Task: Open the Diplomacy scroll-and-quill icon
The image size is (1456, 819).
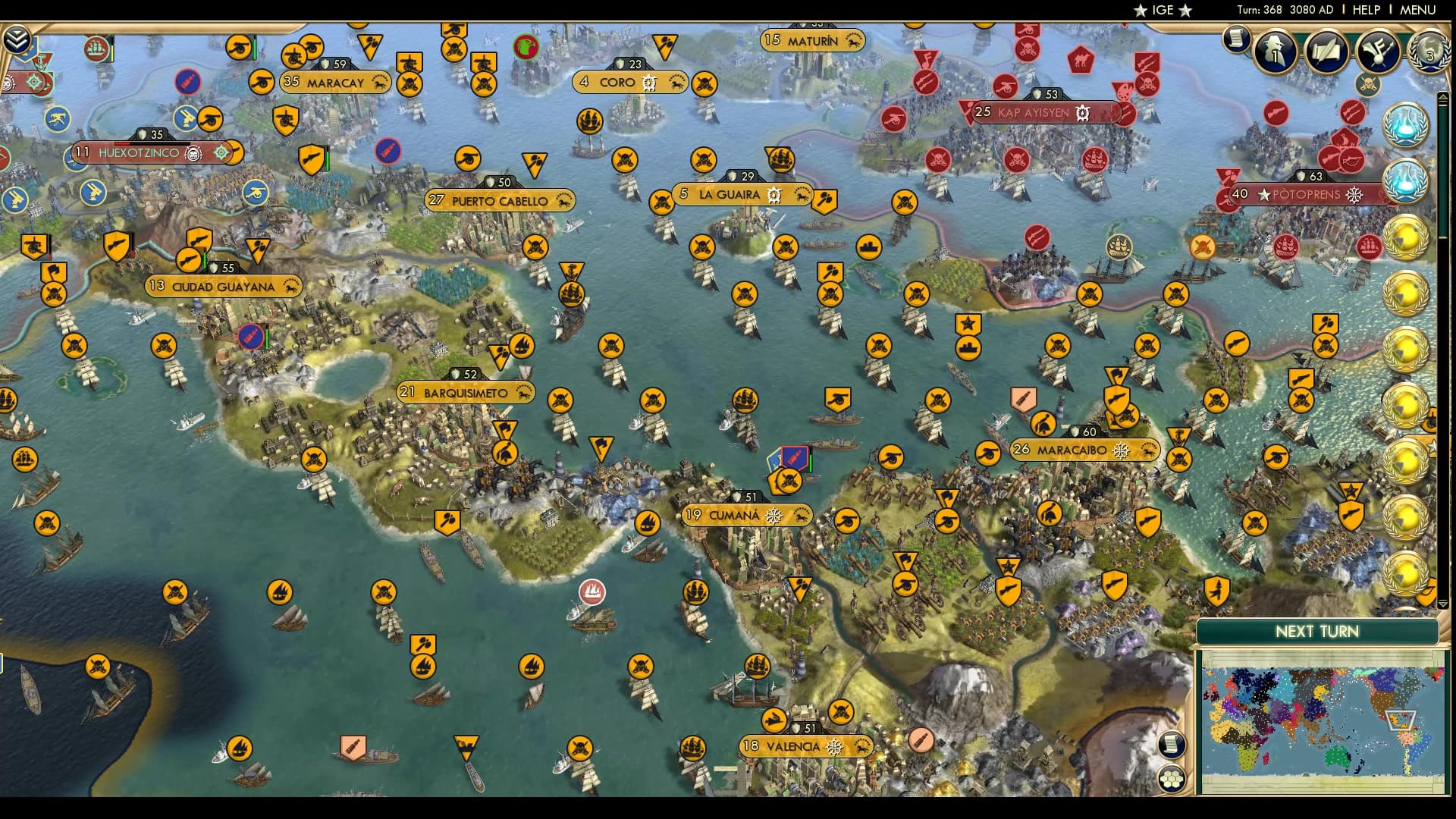Action: [1327, 50]
